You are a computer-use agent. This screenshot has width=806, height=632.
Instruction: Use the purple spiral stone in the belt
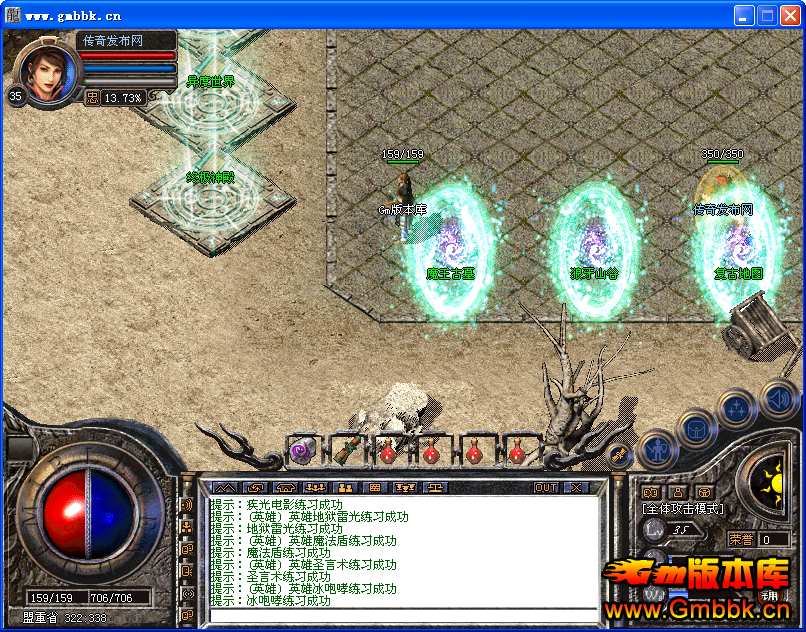301,452
